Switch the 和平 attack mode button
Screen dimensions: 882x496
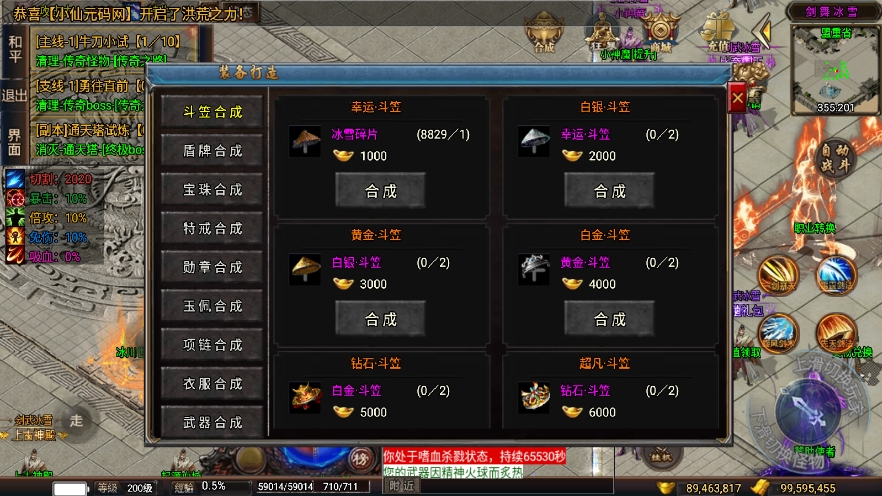click(15, 48)
